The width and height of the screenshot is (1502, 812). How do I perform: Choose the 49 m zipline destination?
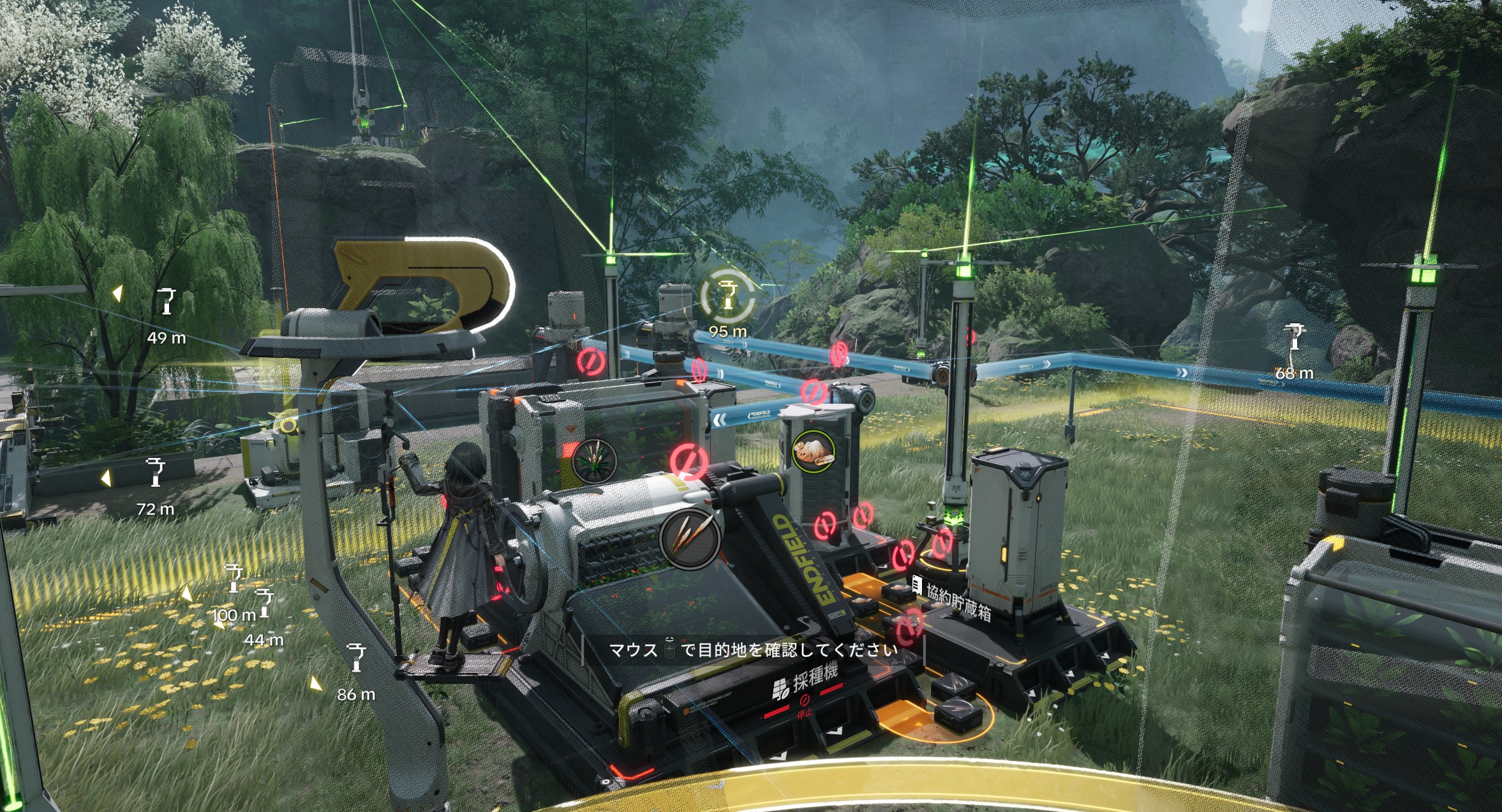coord(167,302)
